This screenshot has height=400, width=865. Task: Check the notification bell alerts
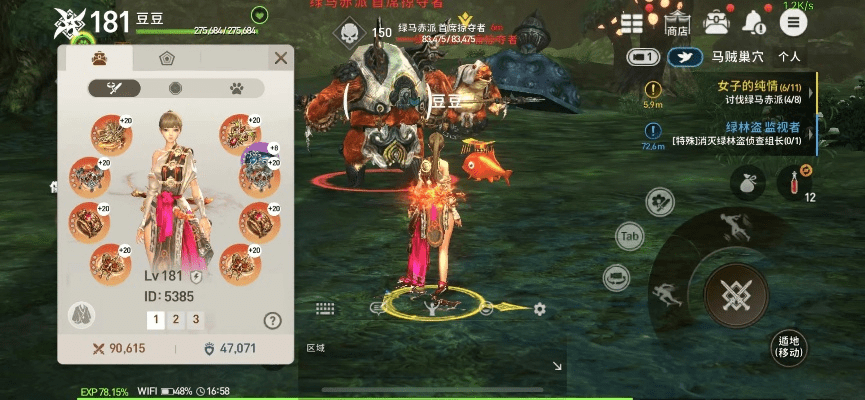(x=753, y=22)
